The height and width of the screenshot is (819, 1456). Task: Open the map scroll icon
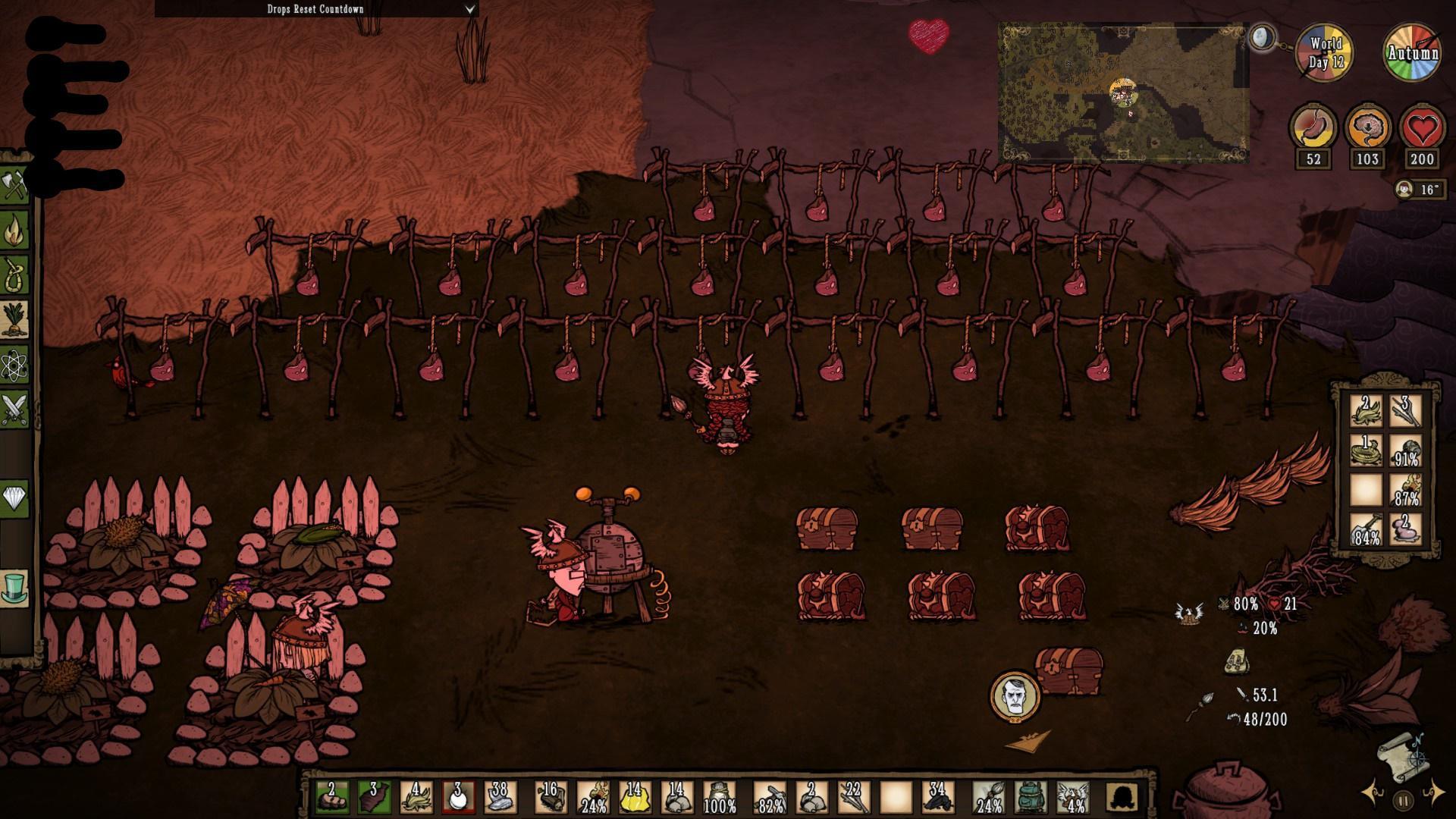point(1403,755)
